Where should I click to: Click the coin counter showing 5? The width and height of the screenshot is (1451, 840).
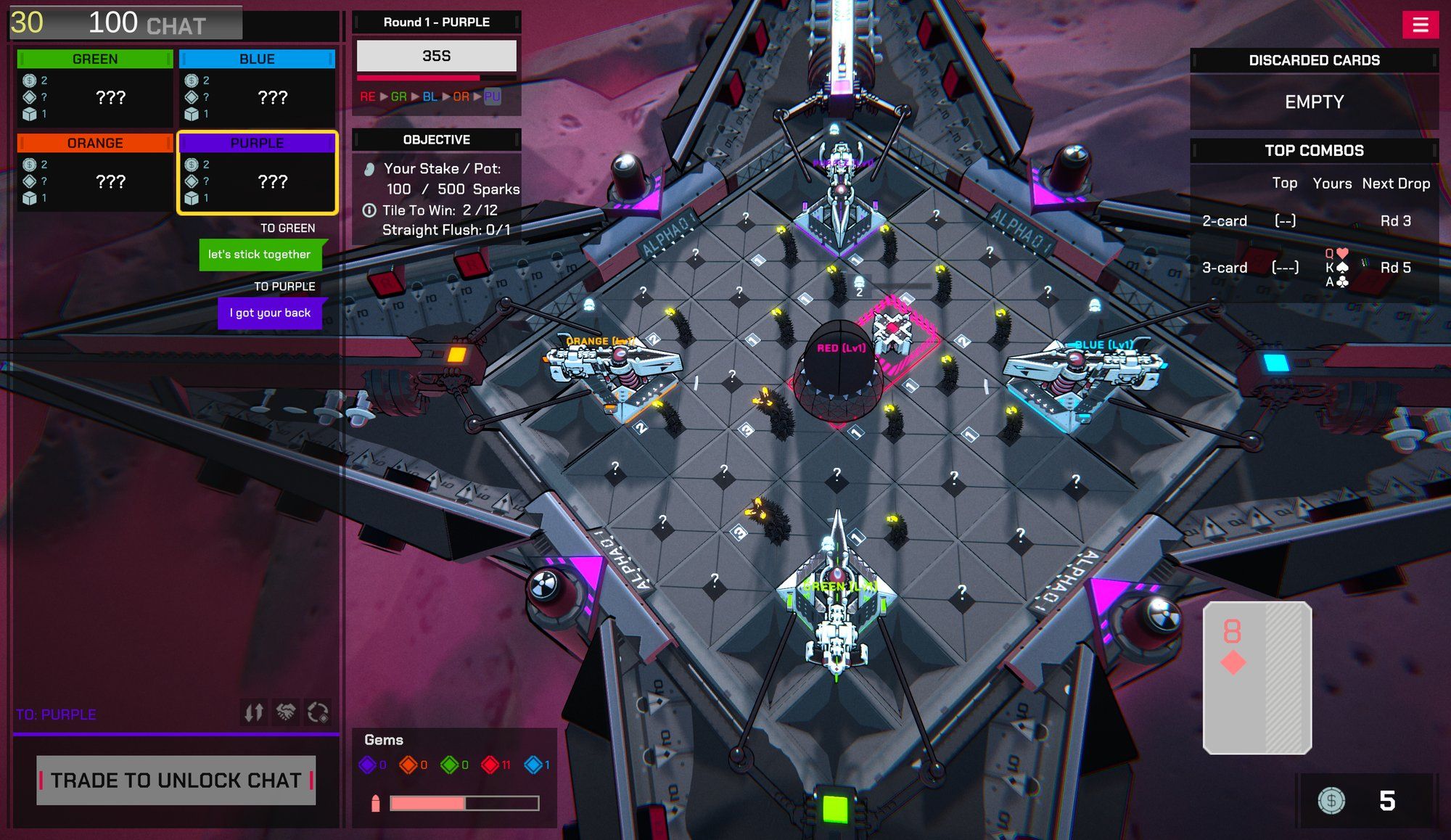pos(1365,801)
